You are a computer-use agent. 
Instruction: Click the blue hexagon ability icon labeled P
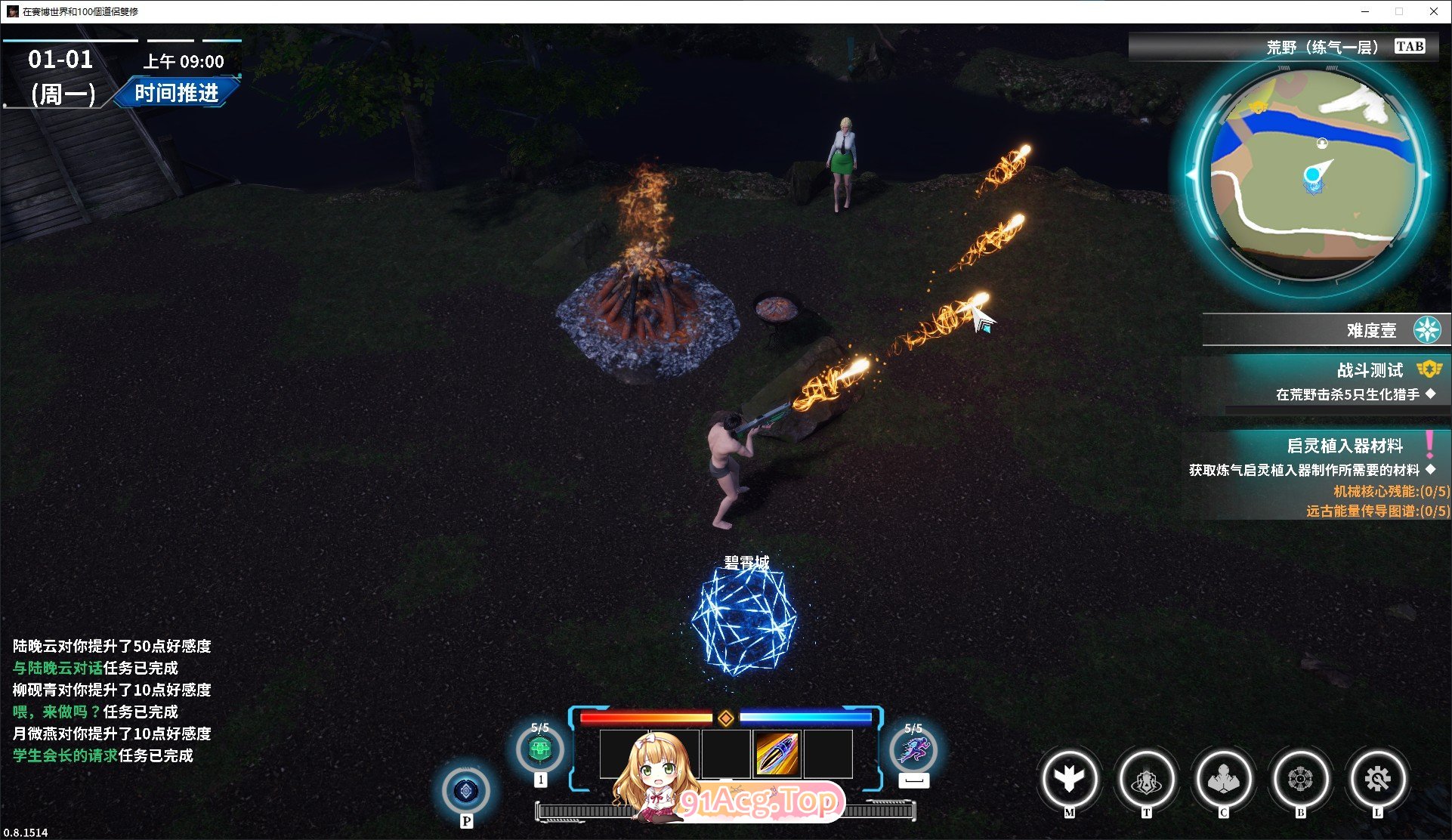[x=466, y=791]
